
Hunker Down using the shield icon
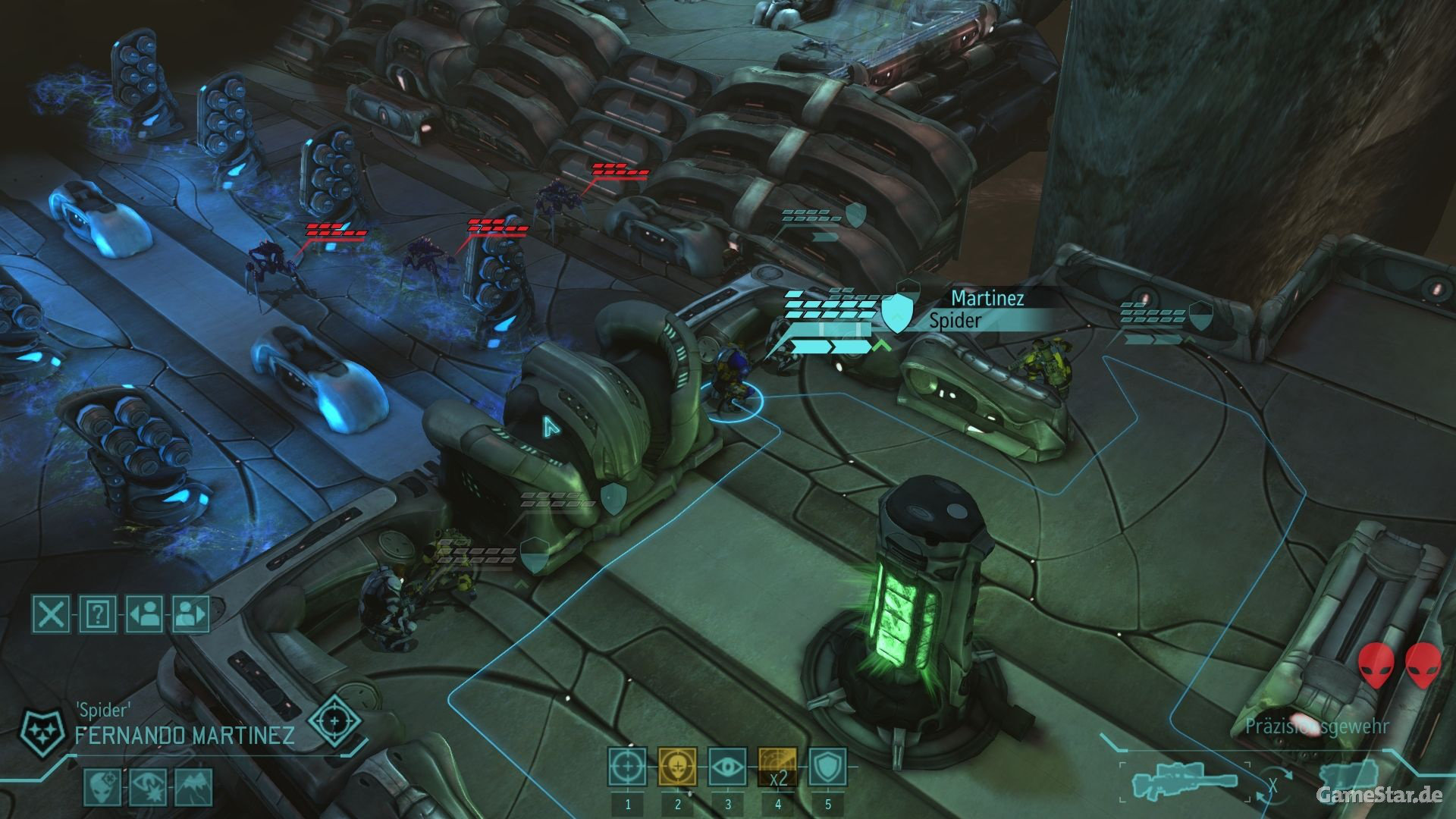click(827, 767)
